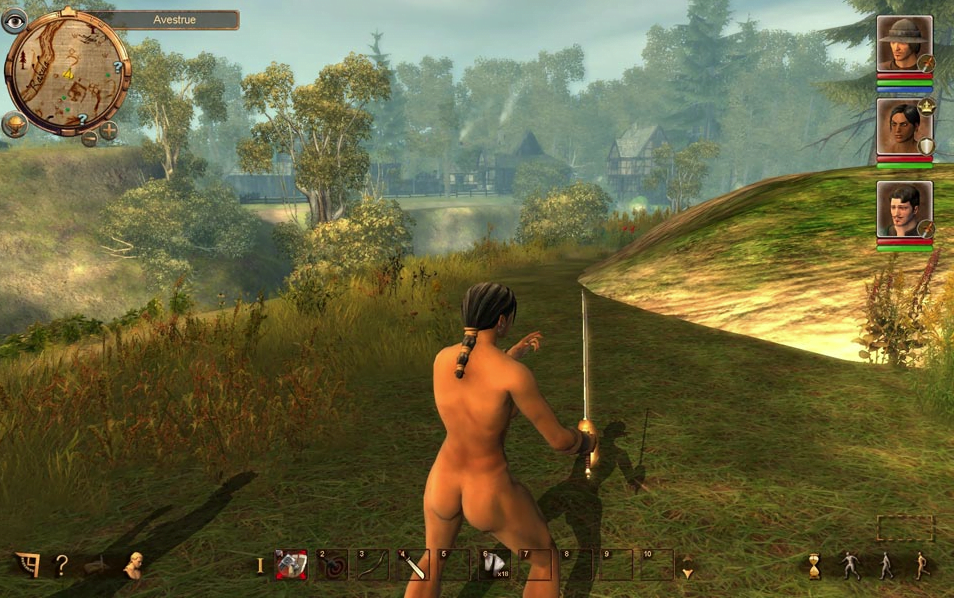
Task: Select the dark-haired second party portrait
Action: pyautogui.click(x=904, y=126)
